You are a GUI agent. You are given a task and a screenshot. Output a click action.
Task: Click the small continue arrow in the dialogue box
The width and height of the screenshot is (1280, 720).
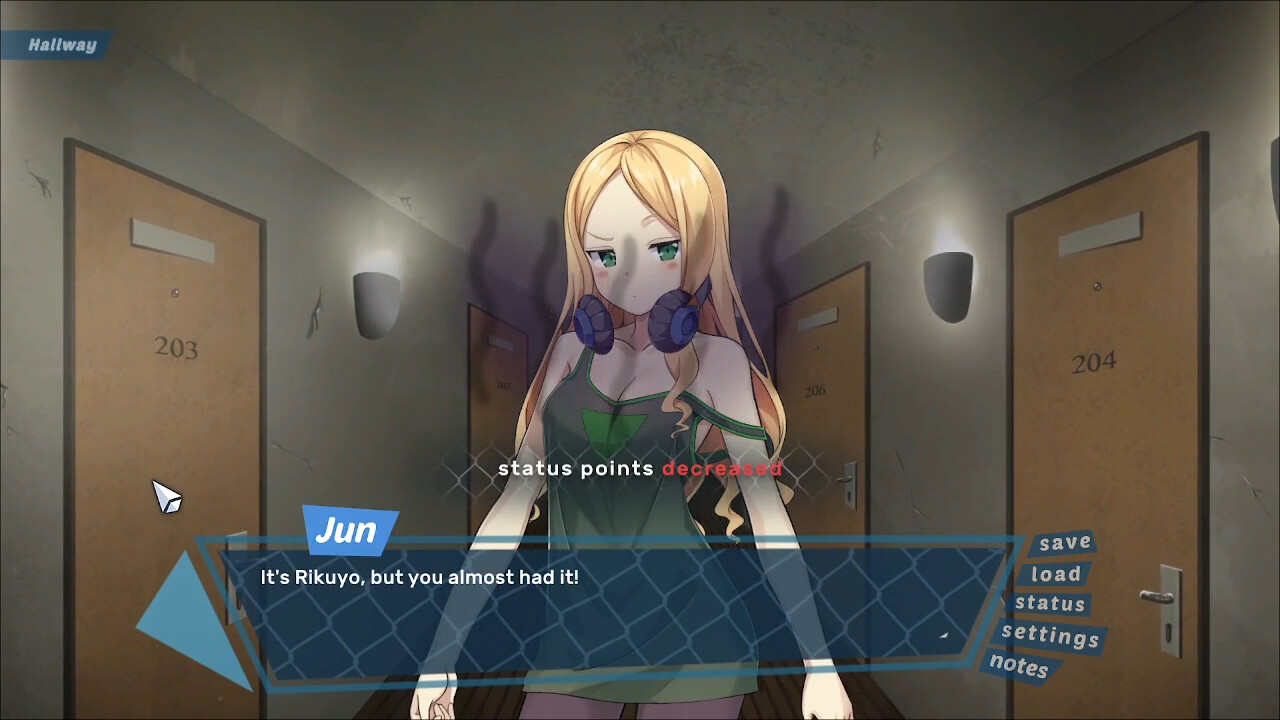[x=944, y=637]
